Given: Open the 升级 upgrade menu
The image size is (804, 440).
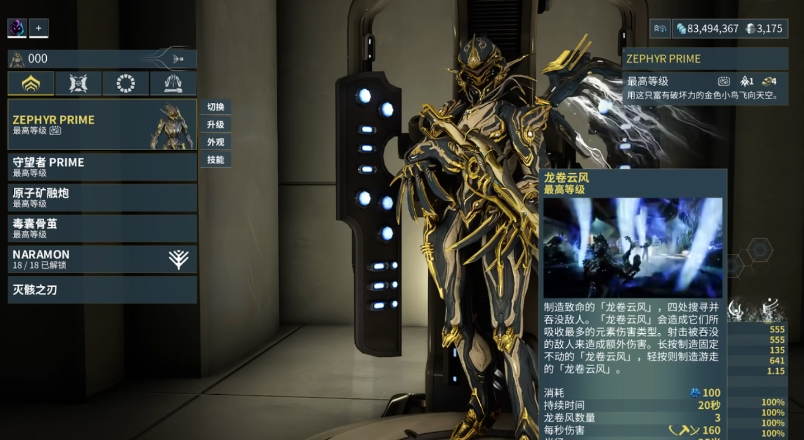Looking at the screenshot, I should click(215, 125).
